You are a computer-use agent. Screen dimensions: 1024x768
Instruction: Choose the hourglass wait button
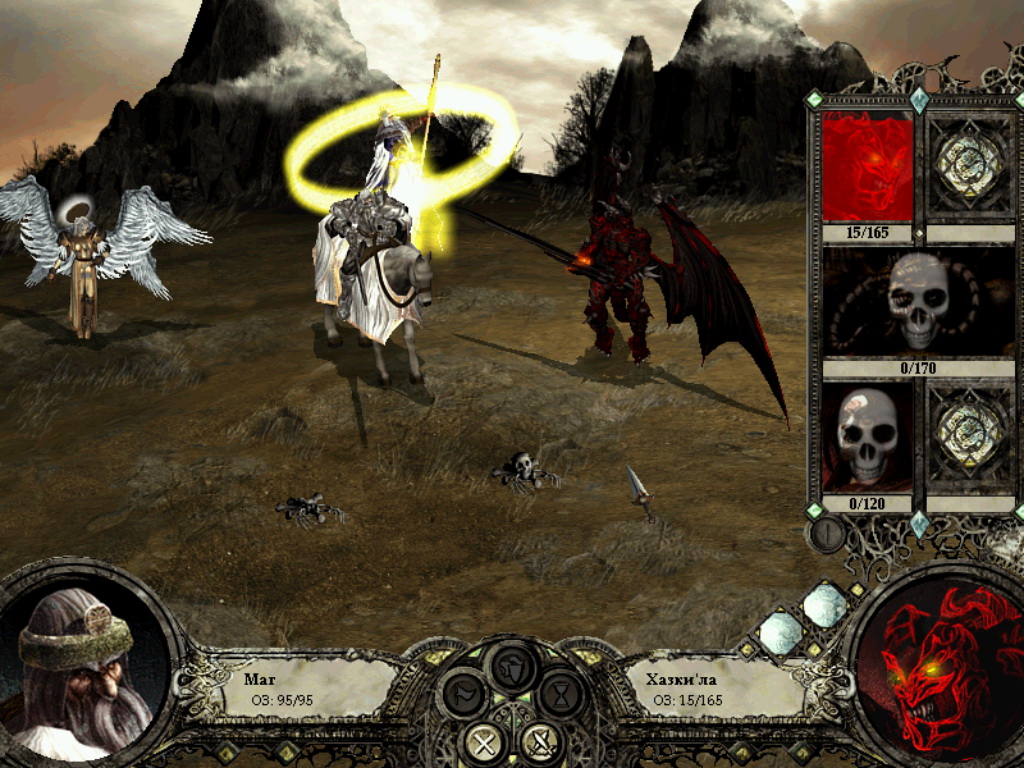[x=561, y=694]
